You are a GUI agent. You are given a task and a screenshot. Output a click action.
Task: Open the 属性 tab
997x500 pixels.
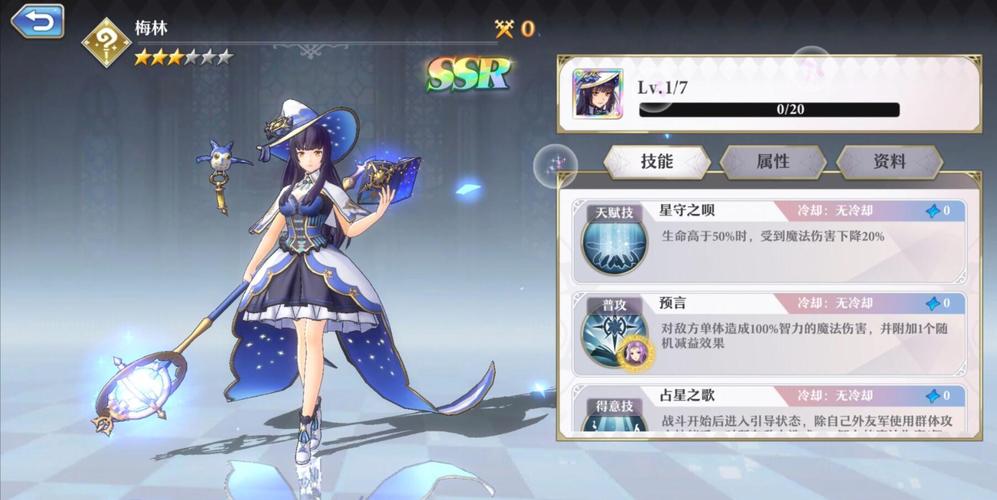[x=773, y=161]
